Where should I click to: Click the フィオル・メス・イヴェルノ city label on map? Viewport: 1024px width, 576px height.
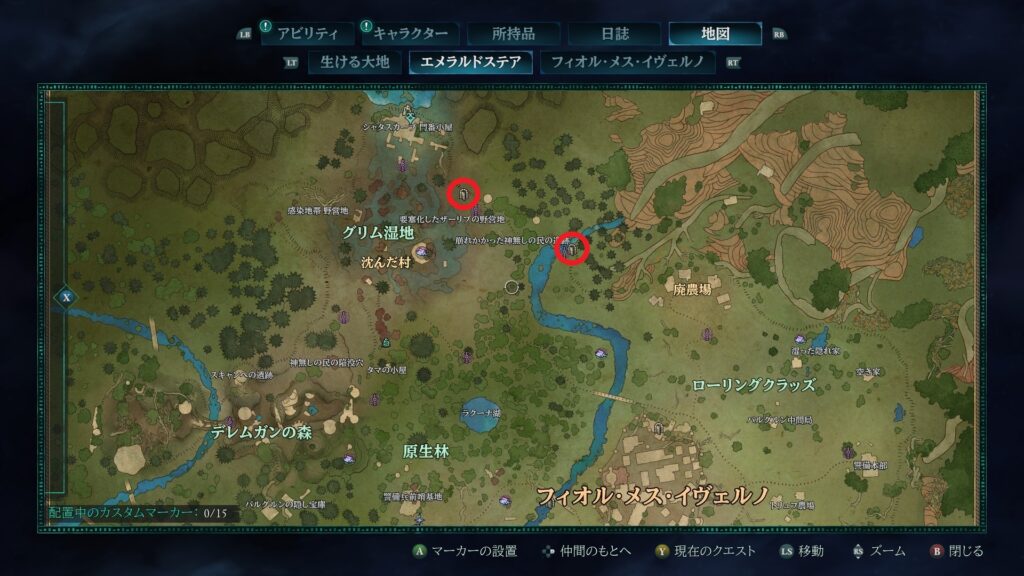pyautogui.click(x=652, y=495)
